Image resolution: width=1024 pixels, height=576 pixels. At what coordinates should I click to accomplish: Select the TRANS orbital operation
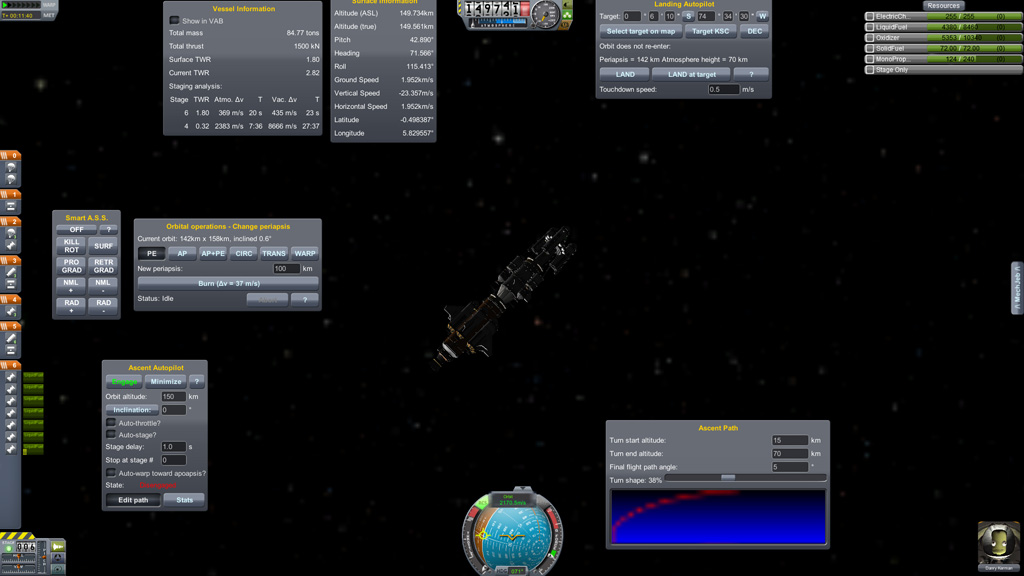(274, 254)
